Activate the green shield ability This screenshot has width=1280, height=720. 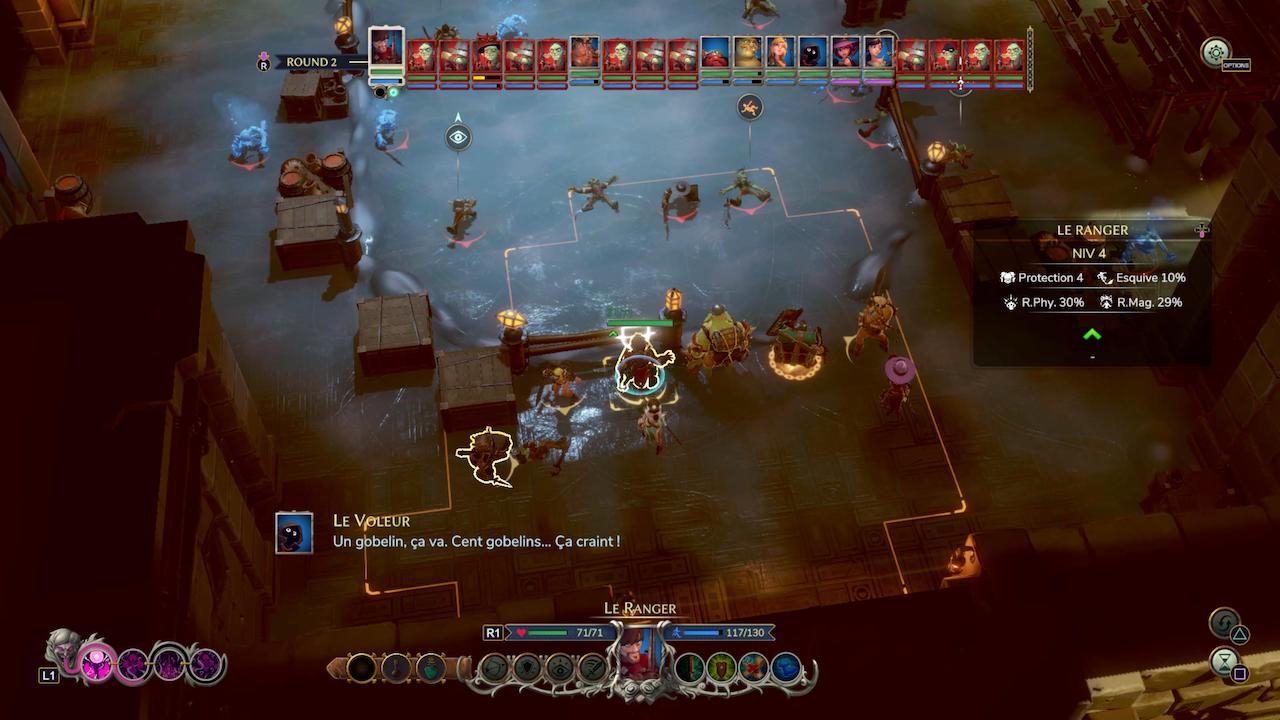[721, 667]
